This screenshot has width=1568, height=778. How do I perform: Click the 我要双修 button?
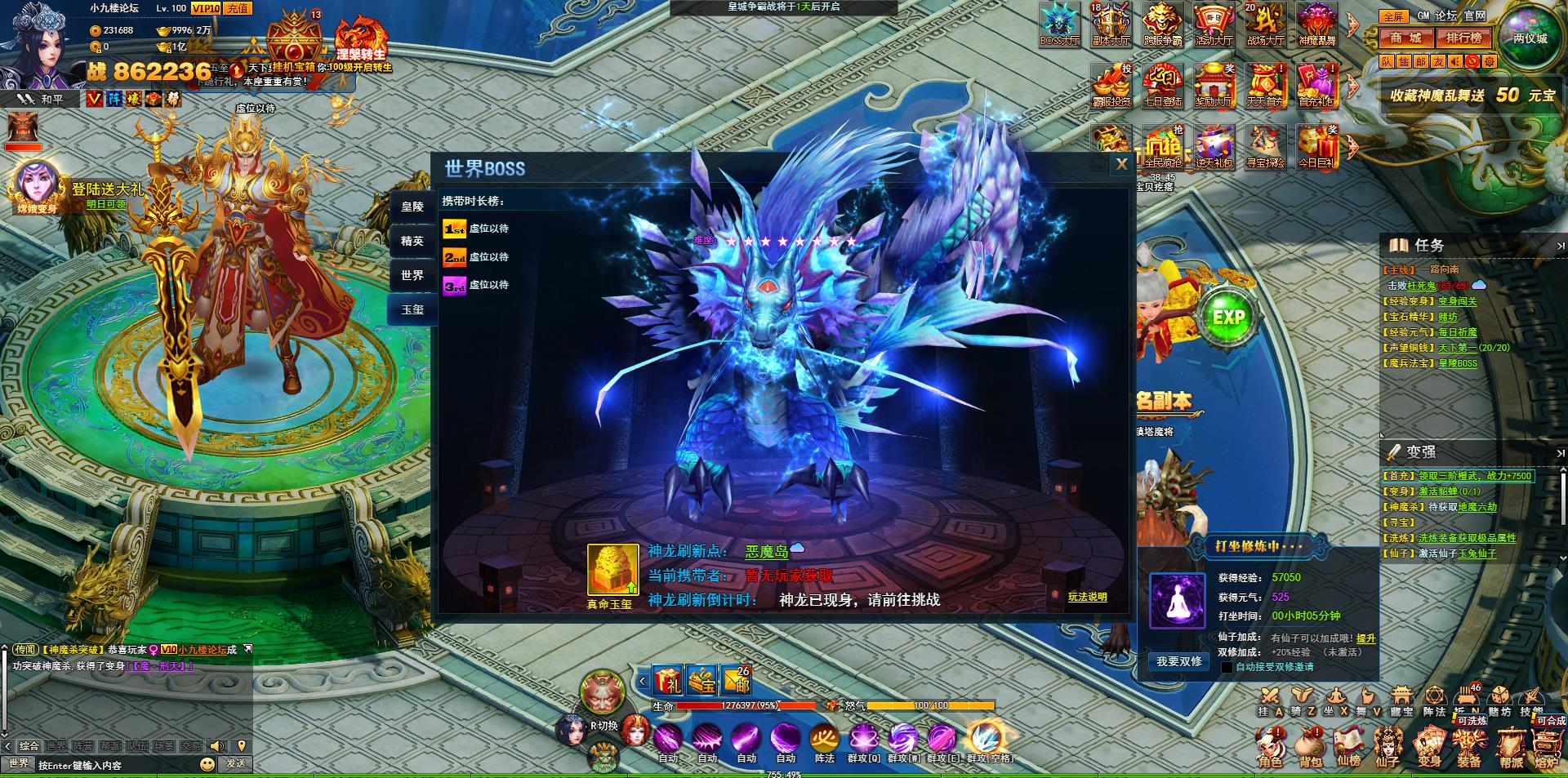click(x=1178, y=661)
